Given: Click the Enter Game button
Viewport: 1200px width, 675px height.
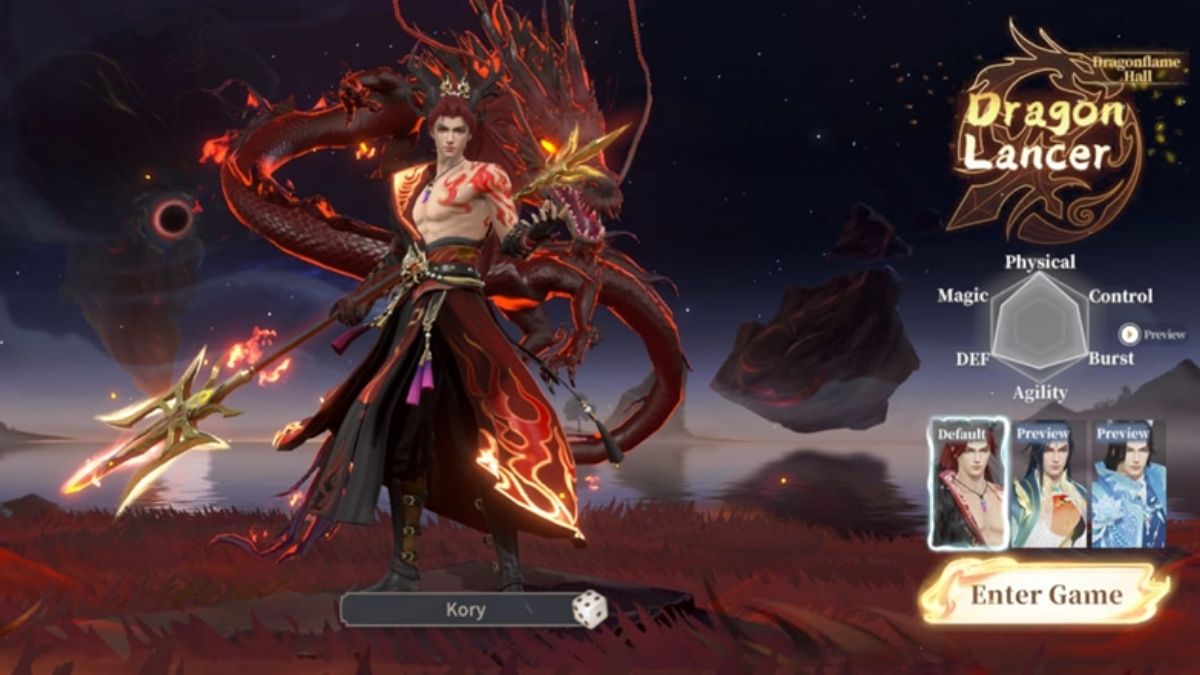Looking at the screenshot, I should coord(1045,594).
